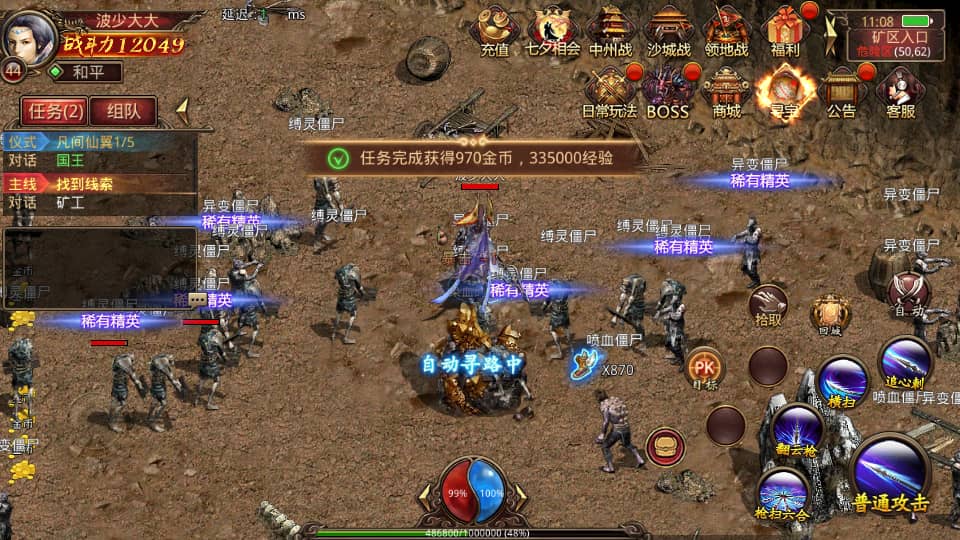Screen dimensions: 960x540
Task: Open the BOSS menu
Action: pos(668,92)
